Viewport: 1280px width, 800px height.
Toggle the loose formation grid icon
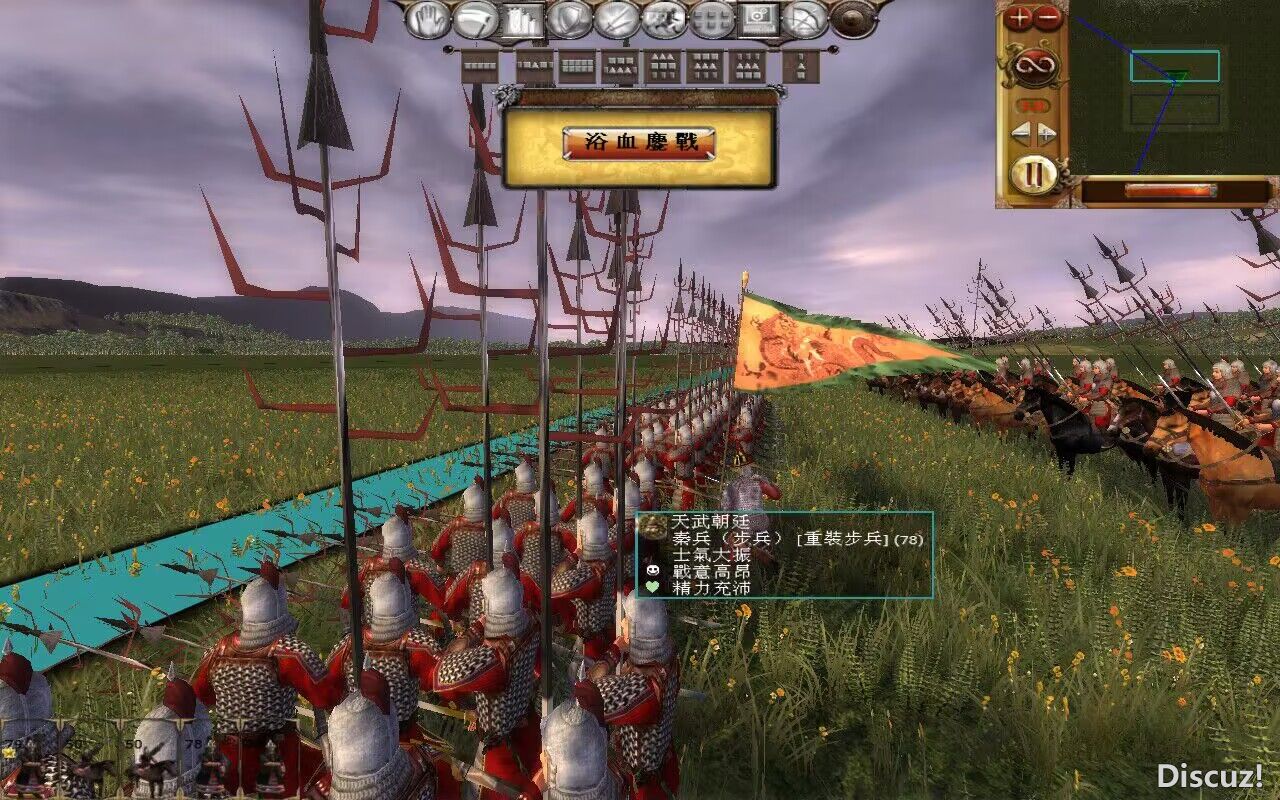(712, 19)
